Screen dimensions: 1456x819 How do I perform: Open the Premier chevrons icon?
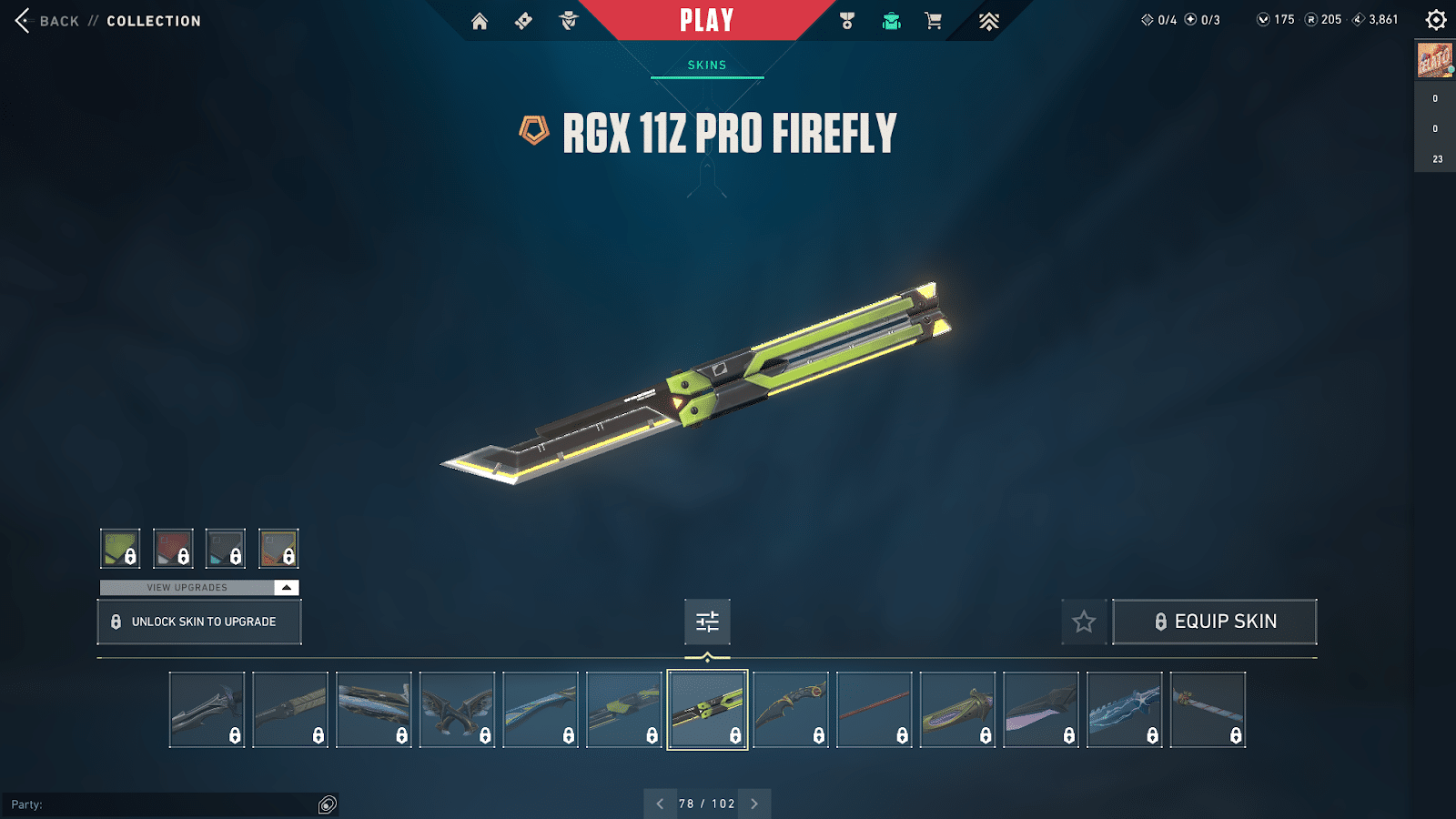[x=987, y=20]
